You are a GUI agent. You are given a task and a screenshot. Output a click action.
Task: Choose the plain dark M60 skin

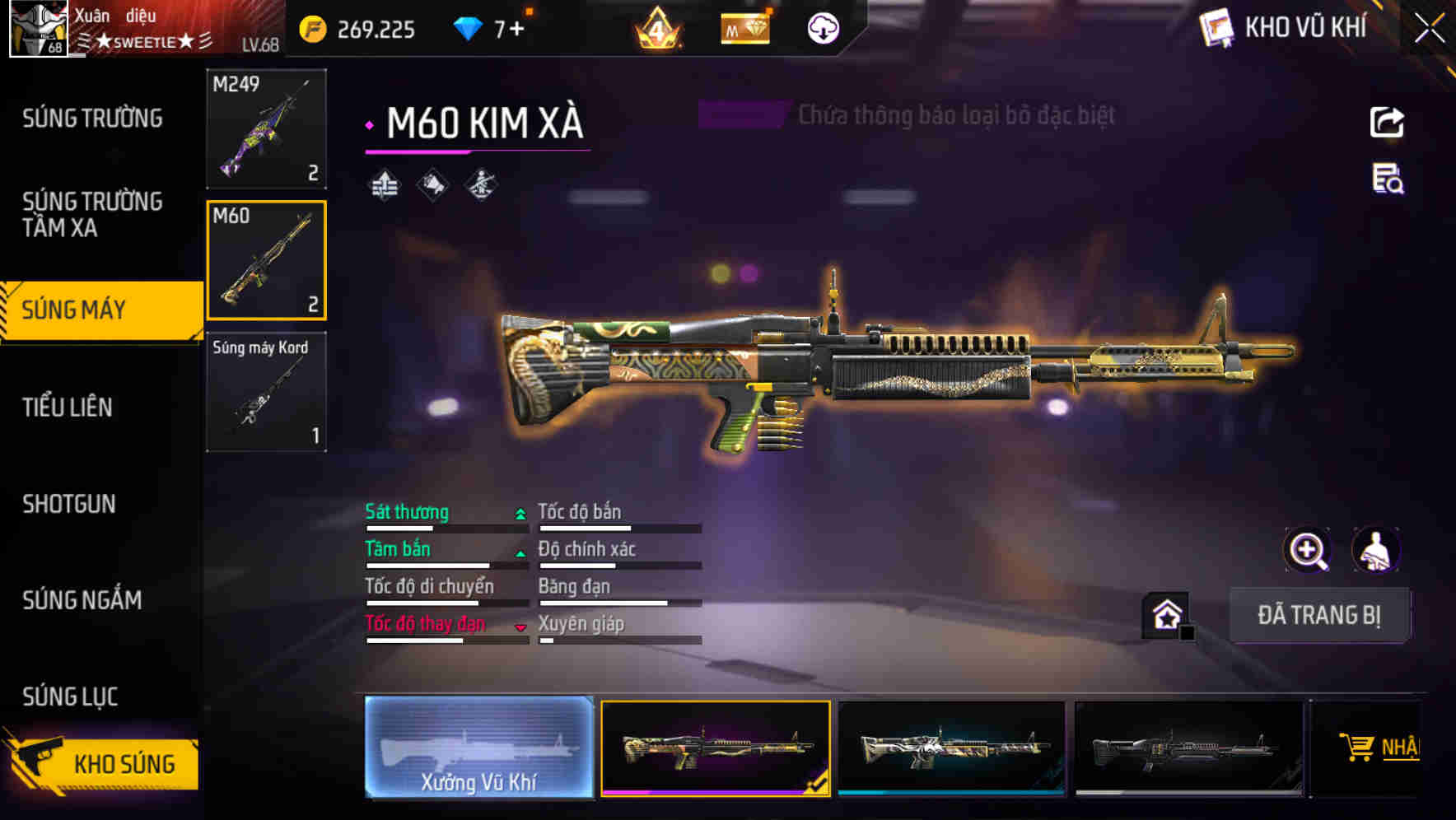1188,748
